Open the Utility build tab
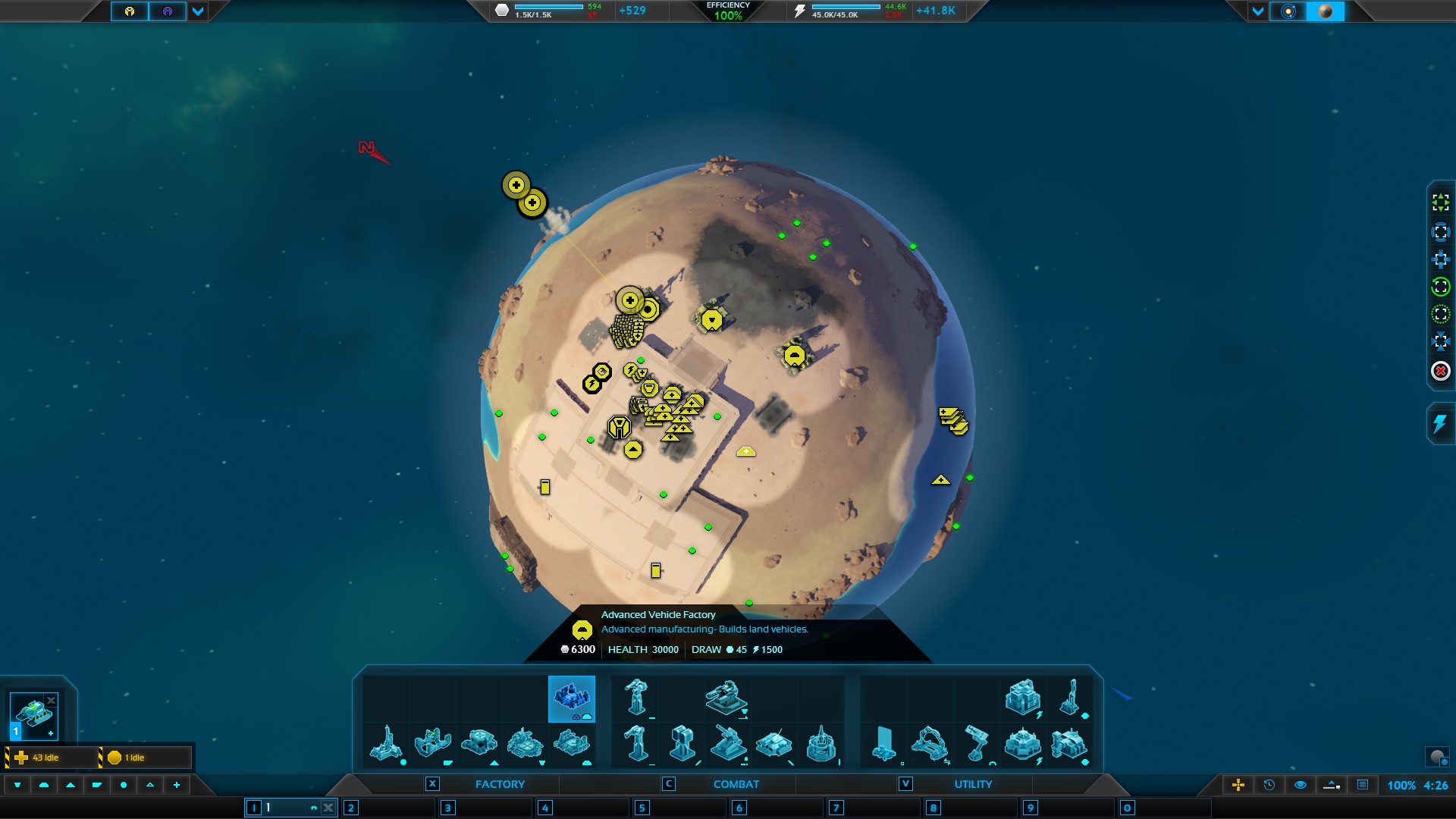 (973, 784)
